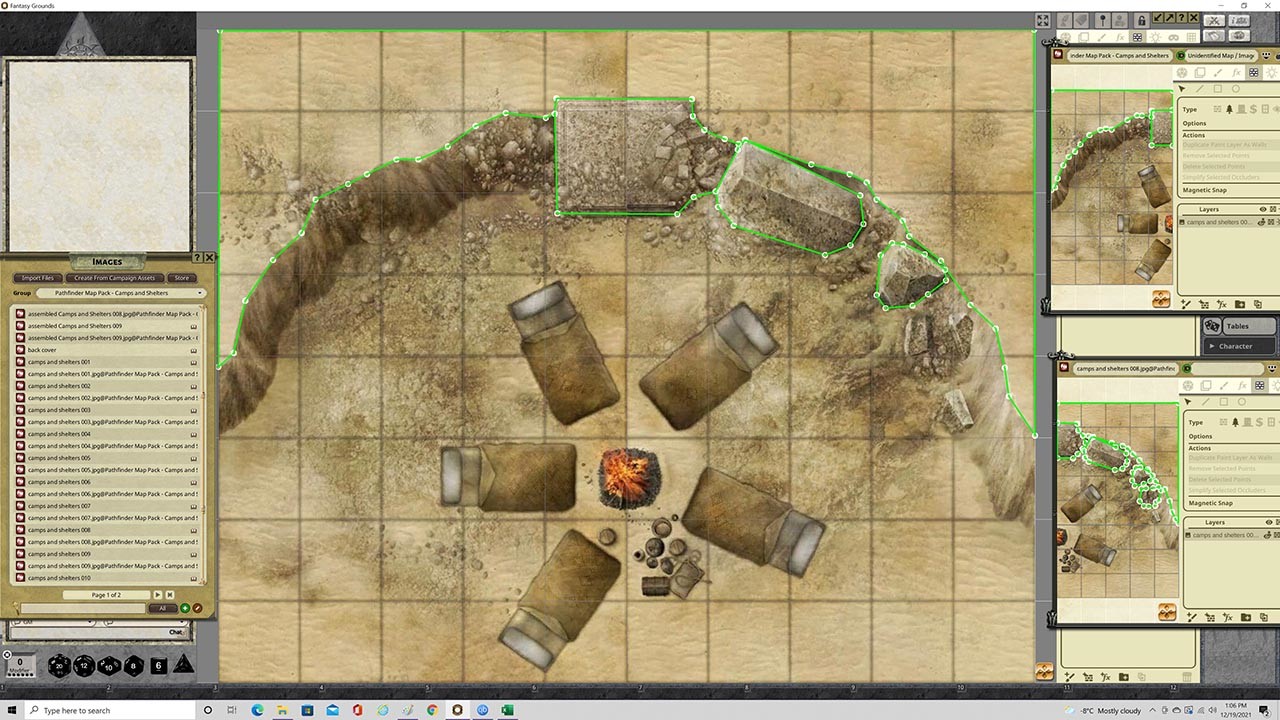Select the circle occluder drawing tool

click(x=1236, y=87)
